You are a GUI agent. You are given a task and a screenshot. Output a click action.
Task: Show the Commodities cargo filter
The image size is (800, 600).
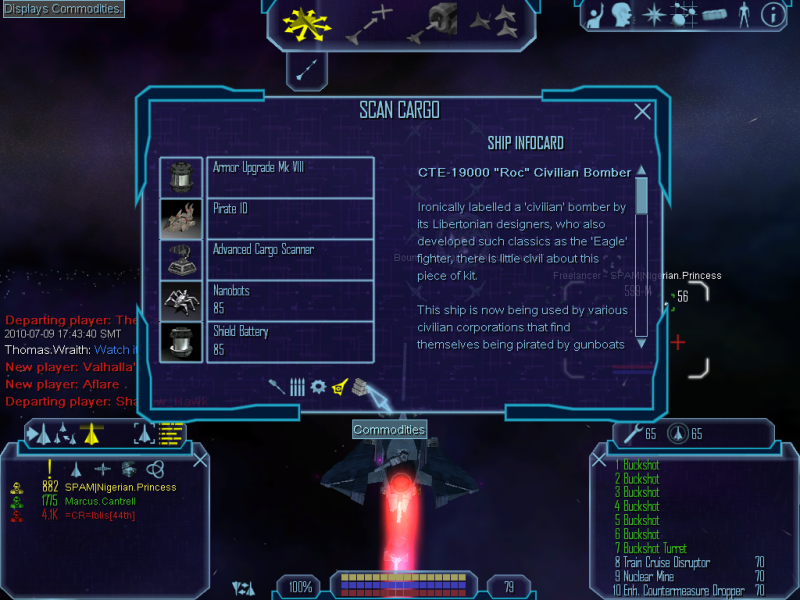(x=360, y=386)
